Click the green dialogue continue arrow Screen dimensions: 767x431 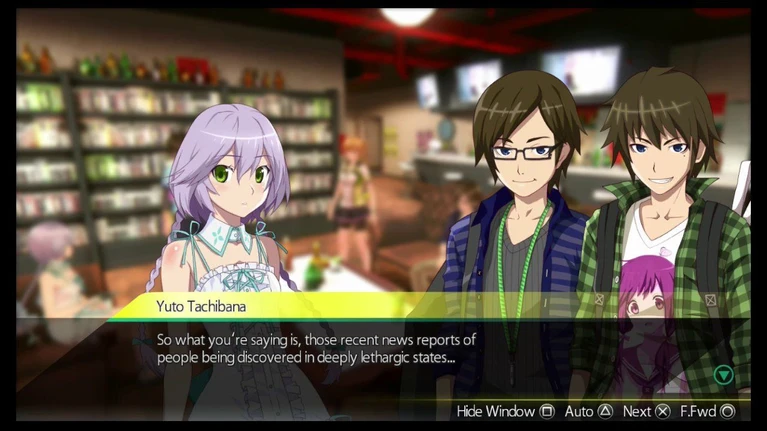[723, 375]
